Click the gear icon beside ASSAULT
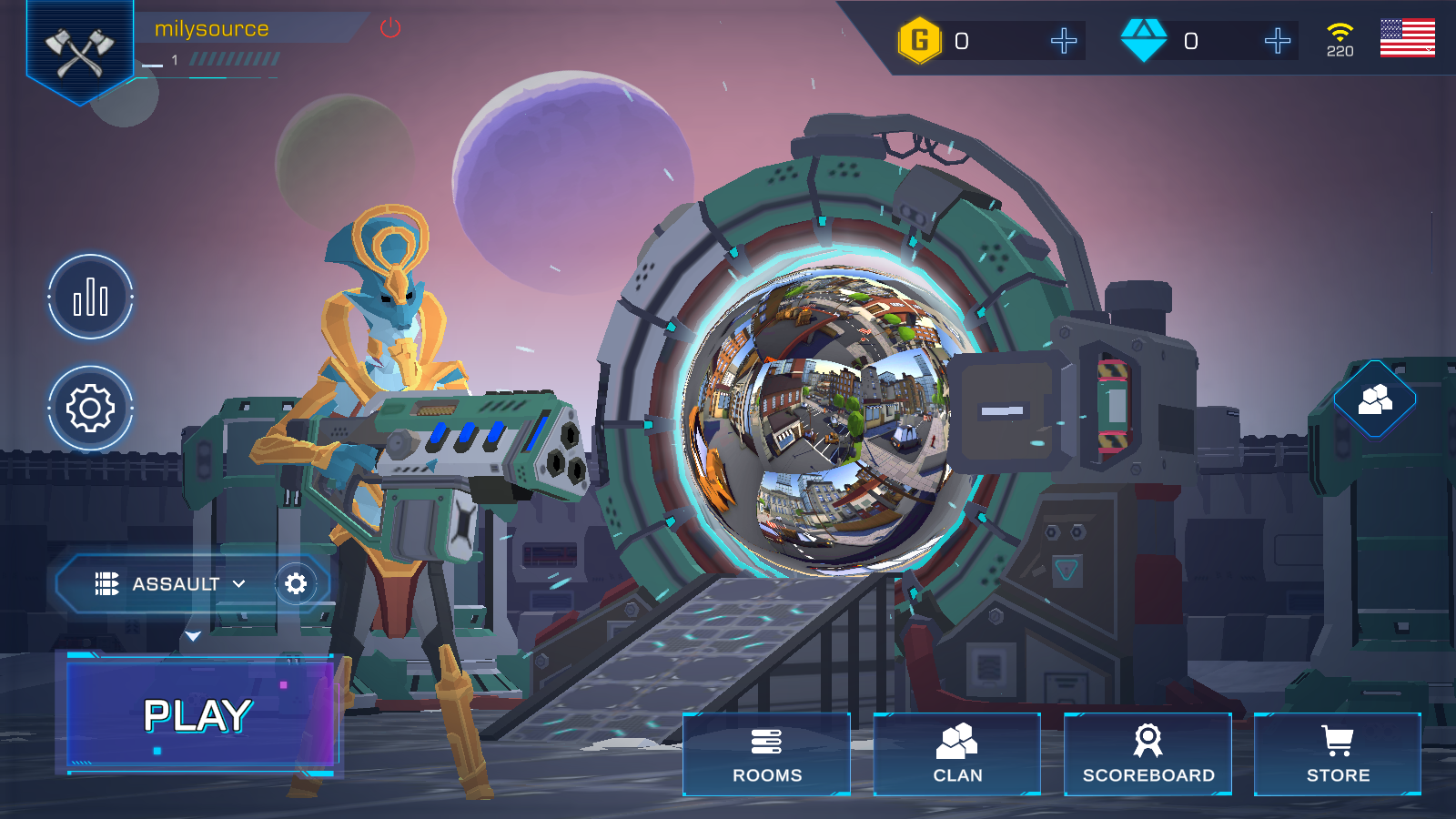Viewport: 1456px width, 819px height. (296, 584)
